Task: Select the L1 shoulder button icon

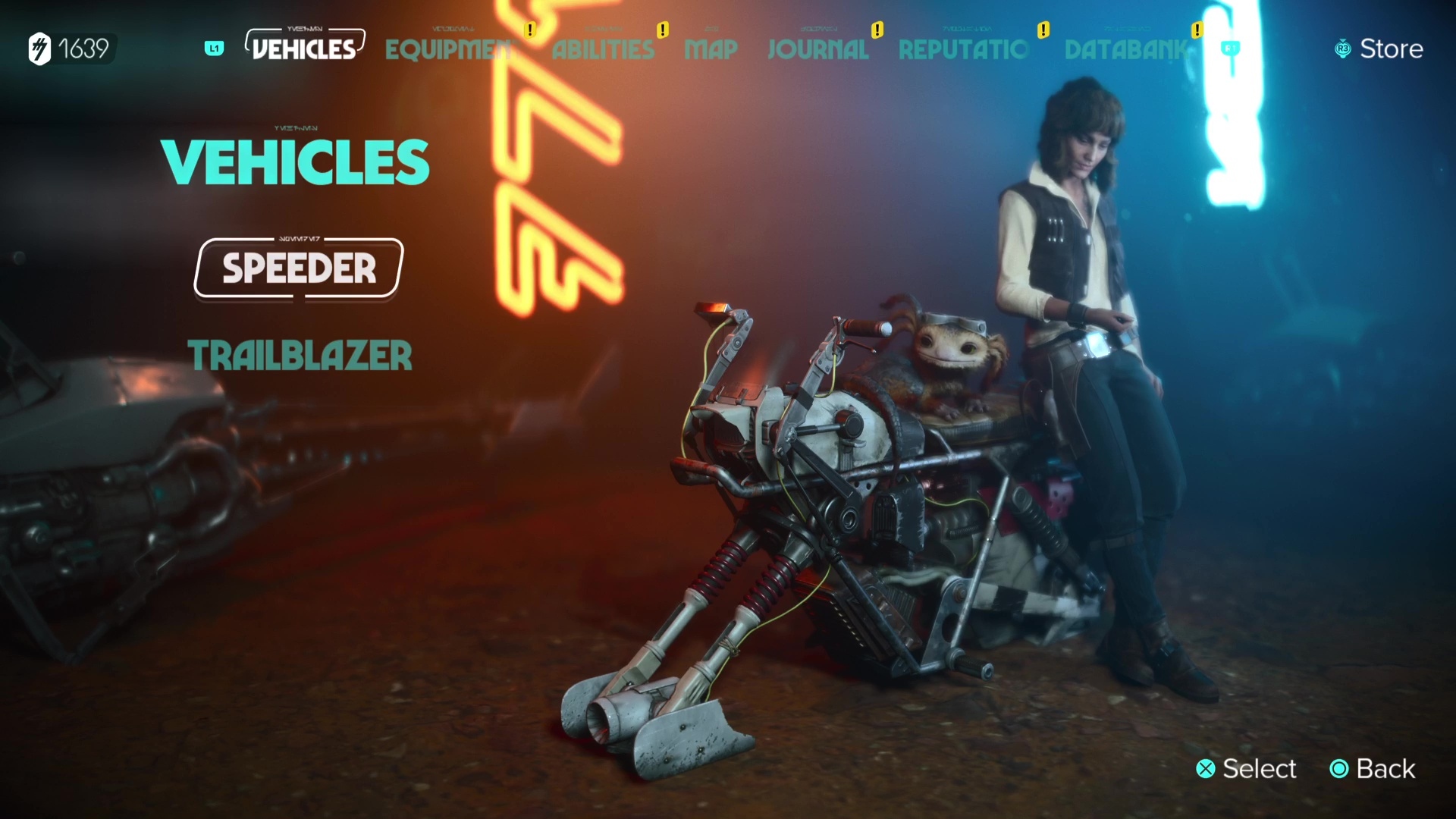Action: [213, 49]
